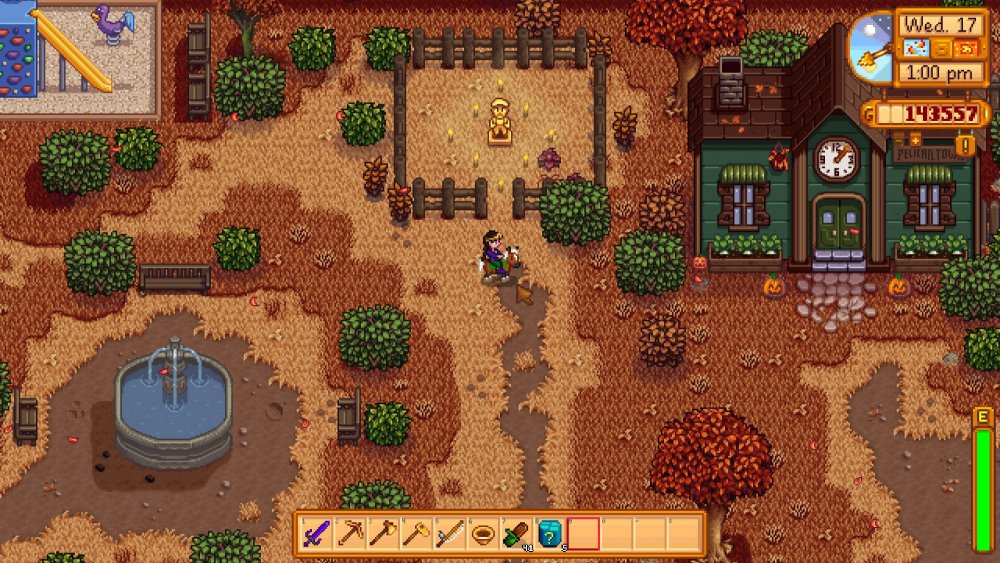Viewport: 1000px width, 563px height.
Task: Open the quest journal exclamation icon
Action: click(964, 146)
